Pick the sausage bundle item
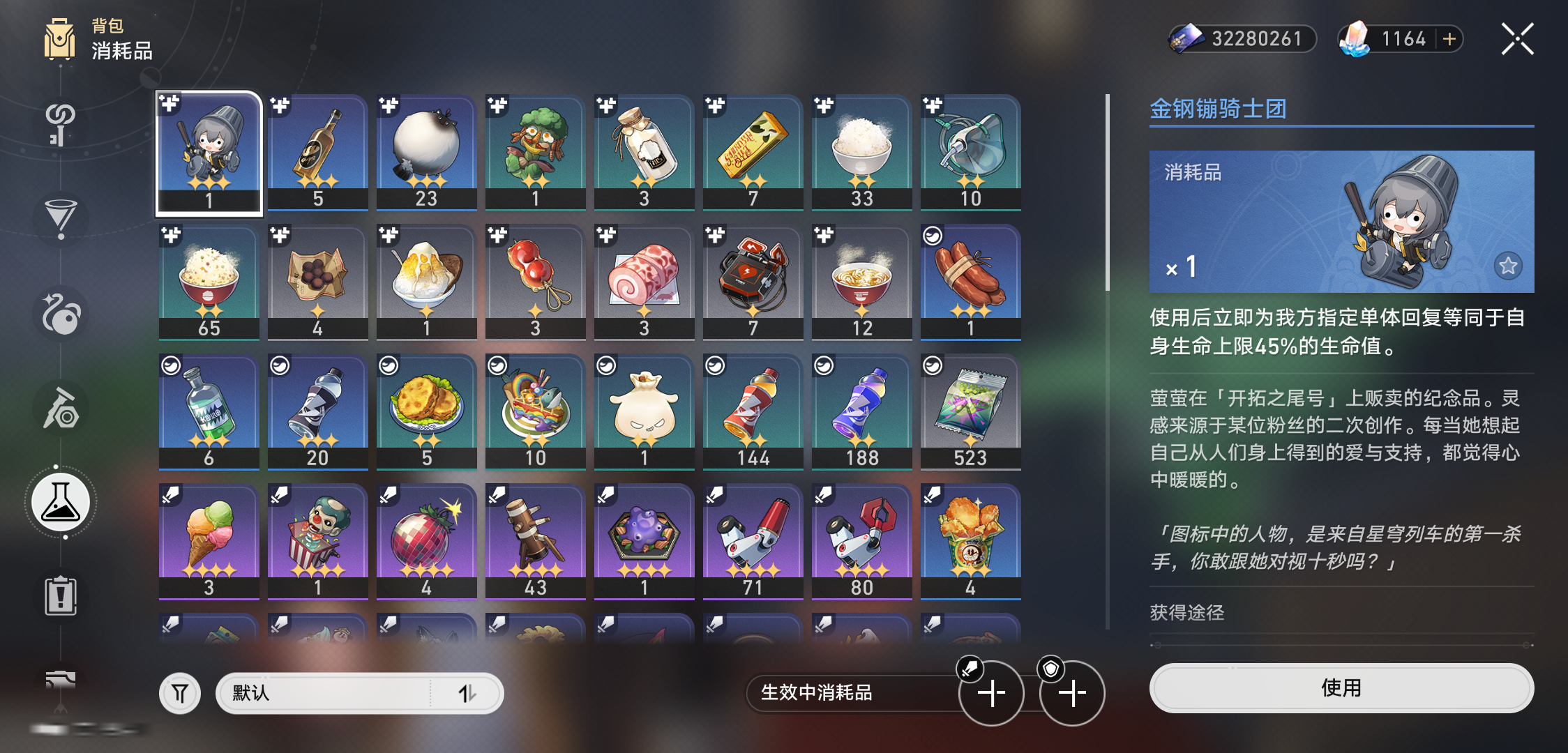The image size is (1568, 753). pos(970,282)
